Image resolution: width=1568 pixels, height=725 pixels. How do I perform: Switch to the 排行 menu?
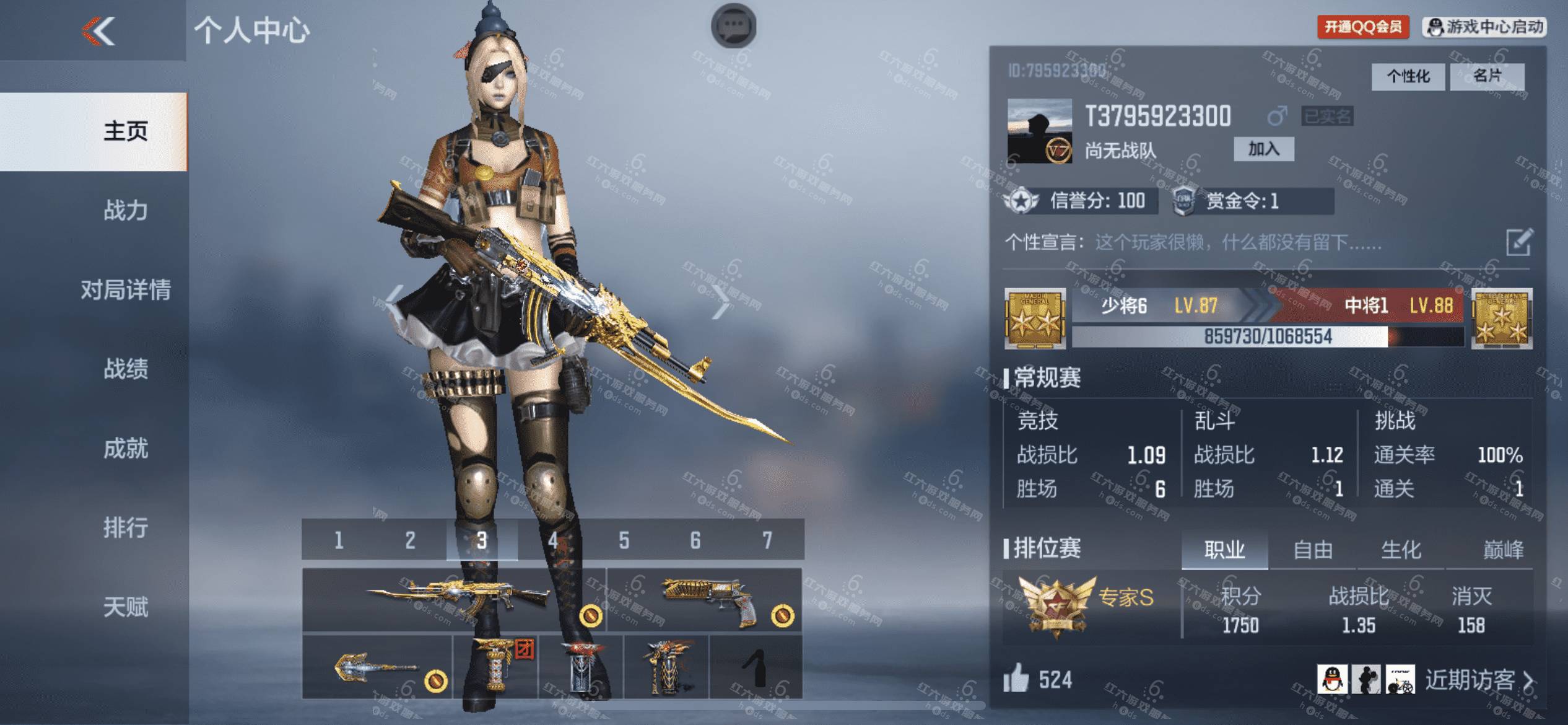[x=126, y=528]
